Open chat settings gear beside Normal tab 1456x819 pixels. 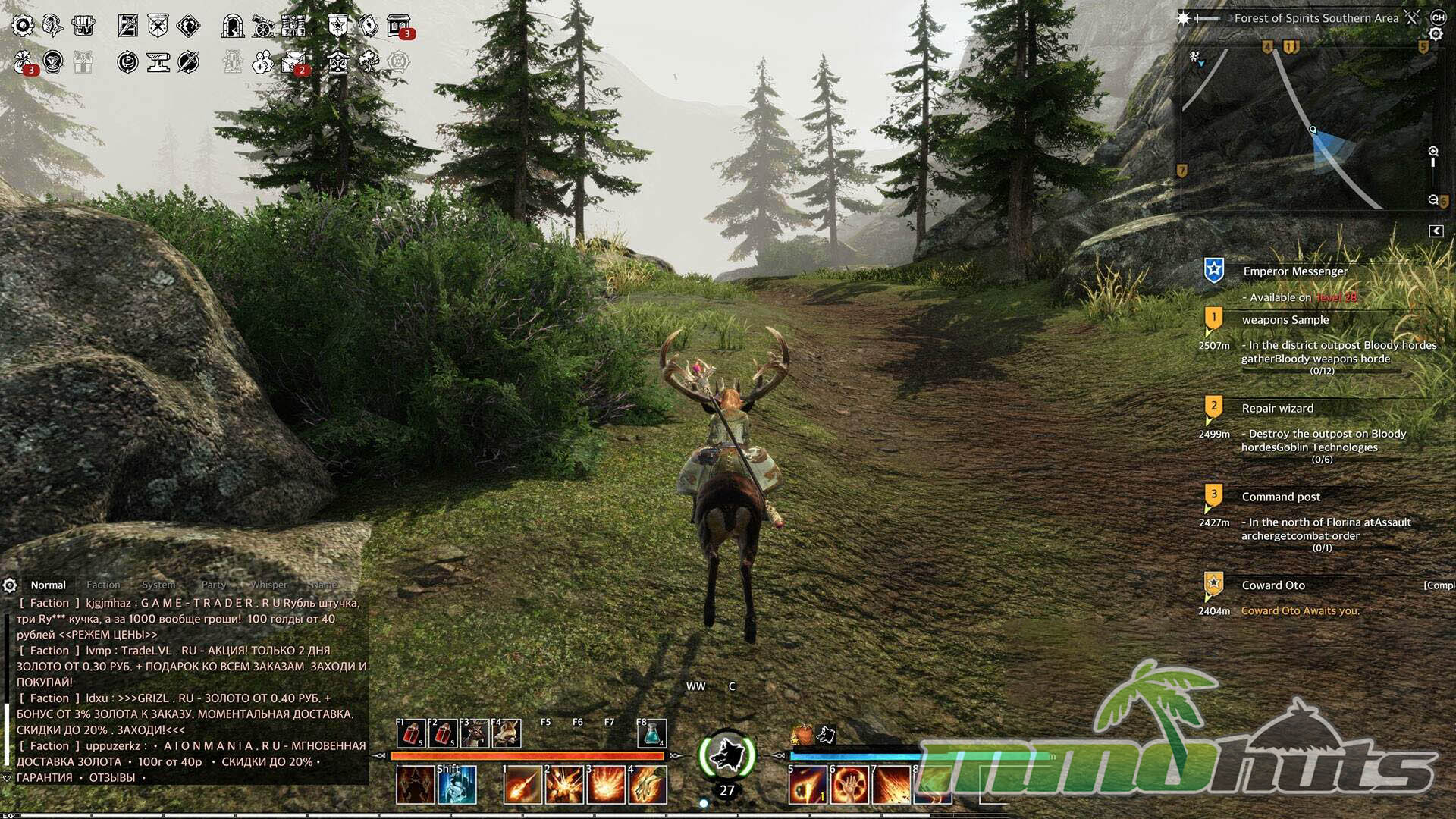[x=10, y=585]
